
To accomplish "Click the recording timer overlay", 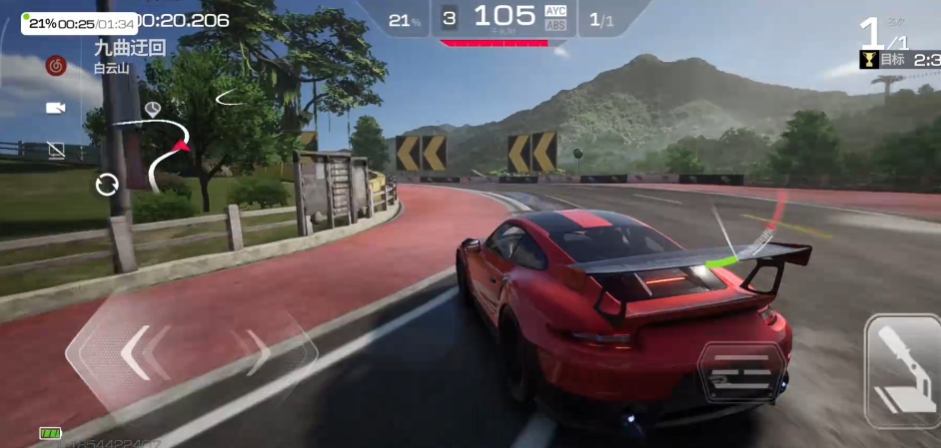I will click(79, 23).
